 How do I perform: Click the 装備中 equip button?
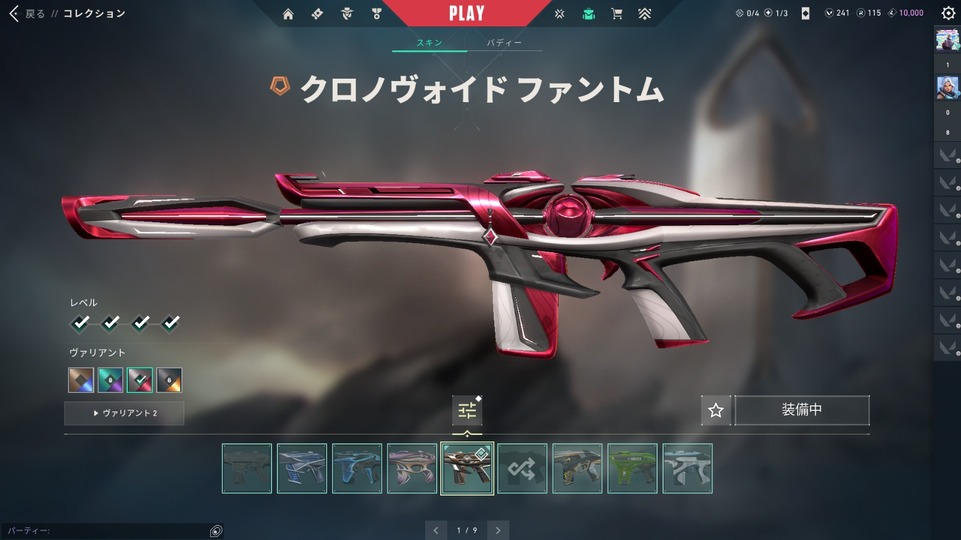[x=802, y=410]
